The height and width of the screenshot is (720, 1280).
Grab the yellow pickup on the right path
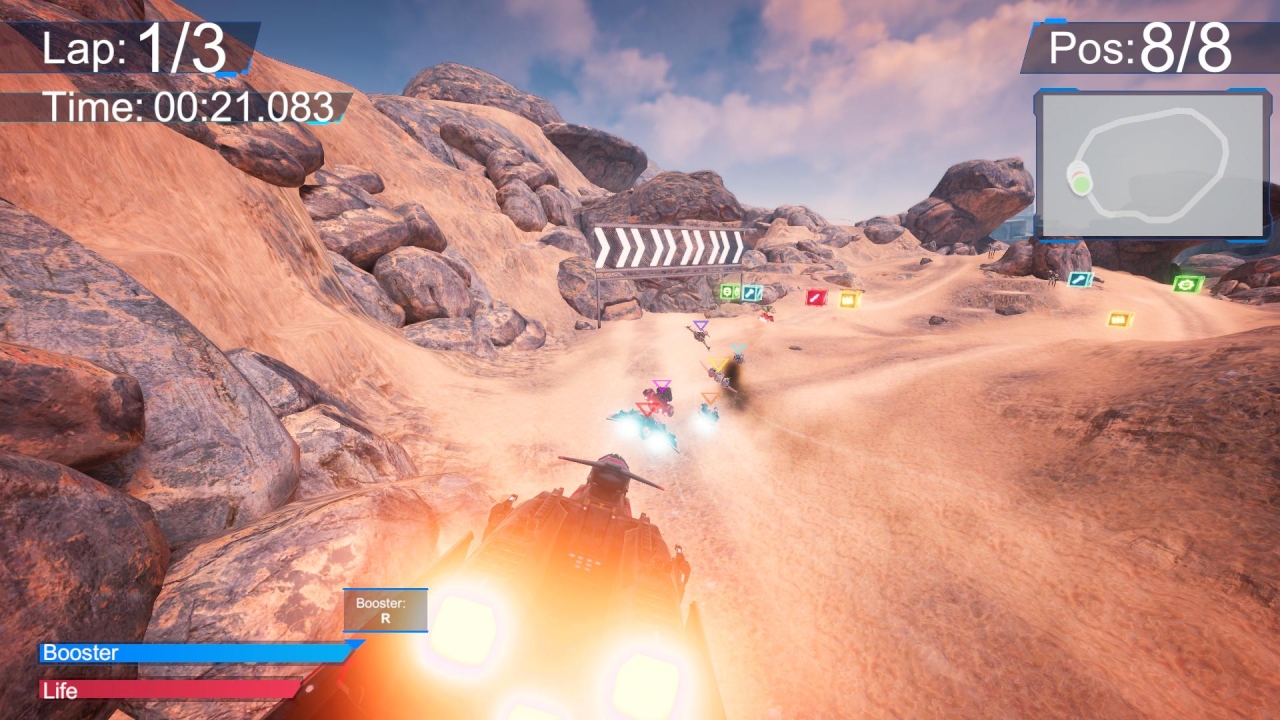coord(1118,320)
